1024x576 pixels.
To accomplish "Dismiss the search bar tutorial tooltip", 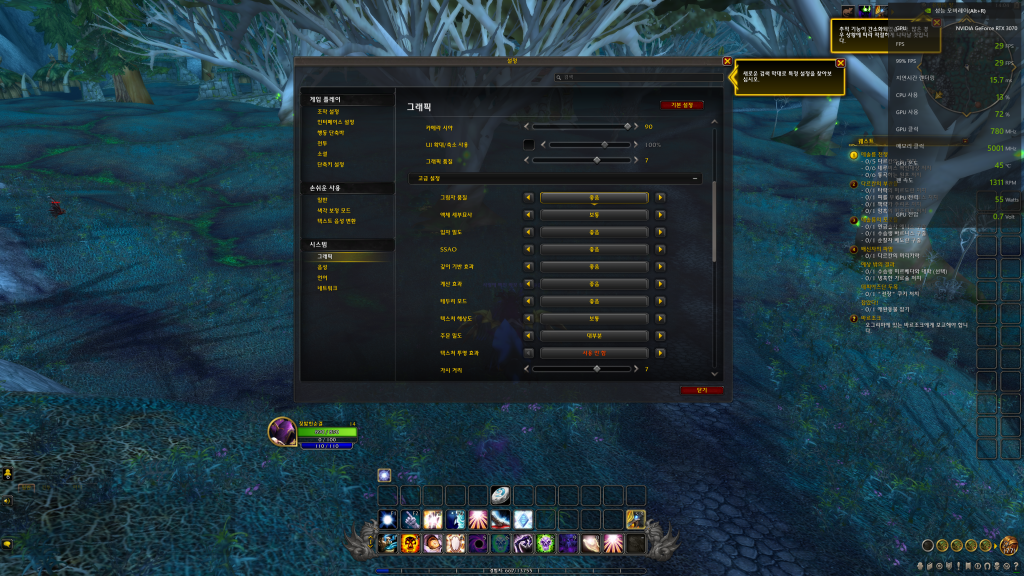I will 840,63.
